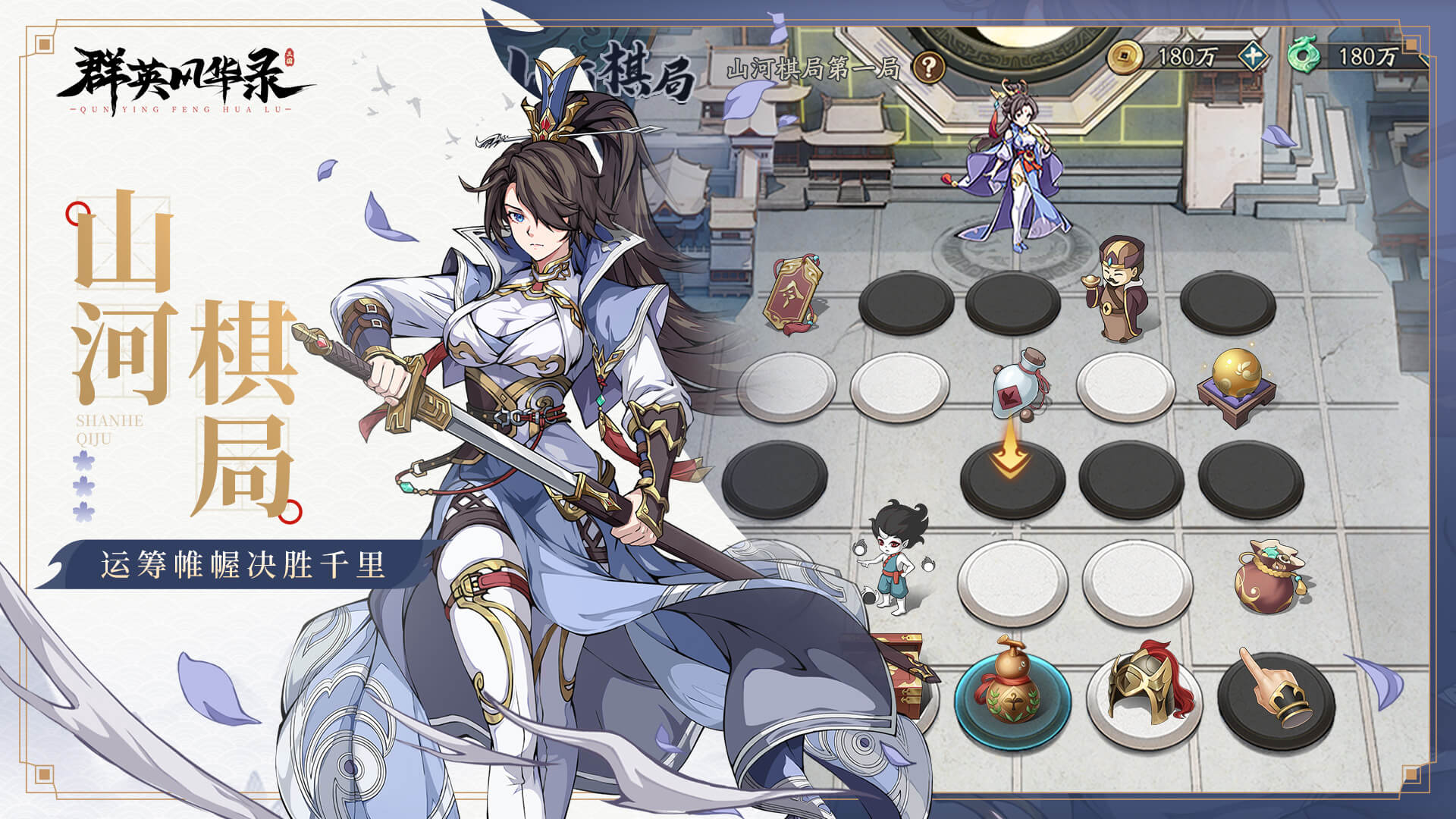Open the question mark help button

(x=928, y=68)
